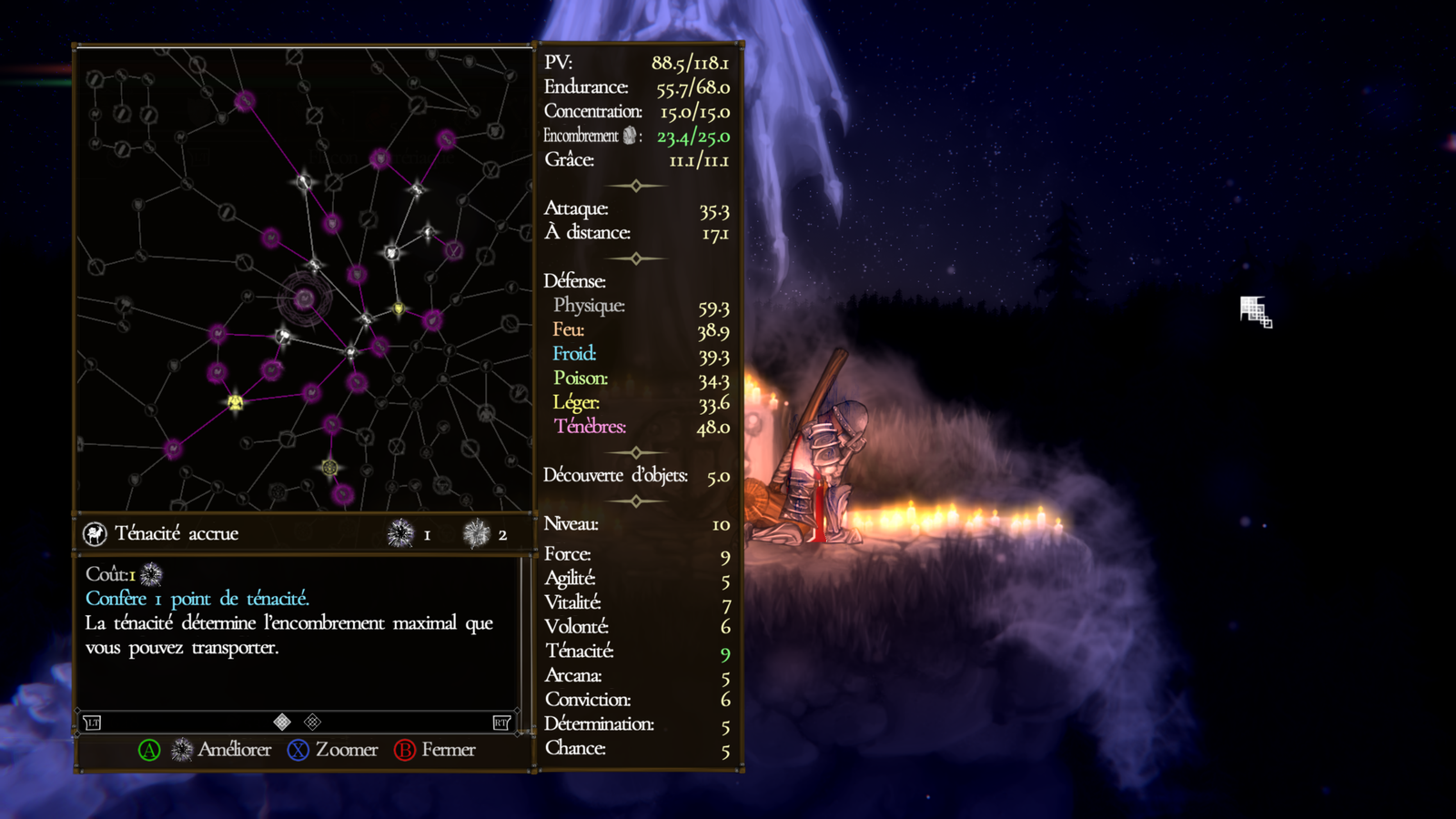Close the skill tree with Fermer
The image size is (1456, 819).
[x=448, y=750]
